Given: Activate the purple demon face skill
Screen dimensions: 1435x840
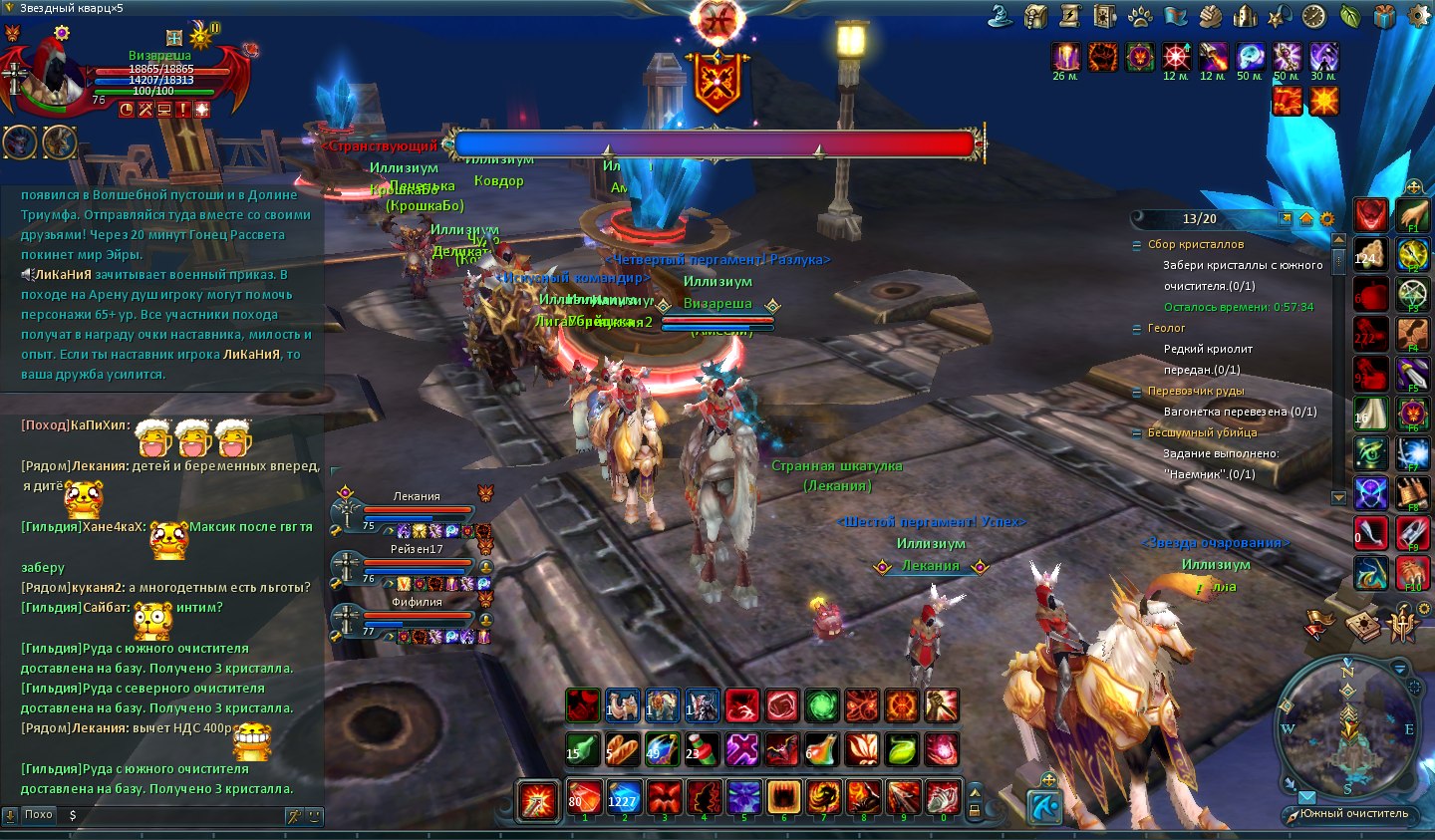Looking at the screenshot, I should tap(743, 797).
